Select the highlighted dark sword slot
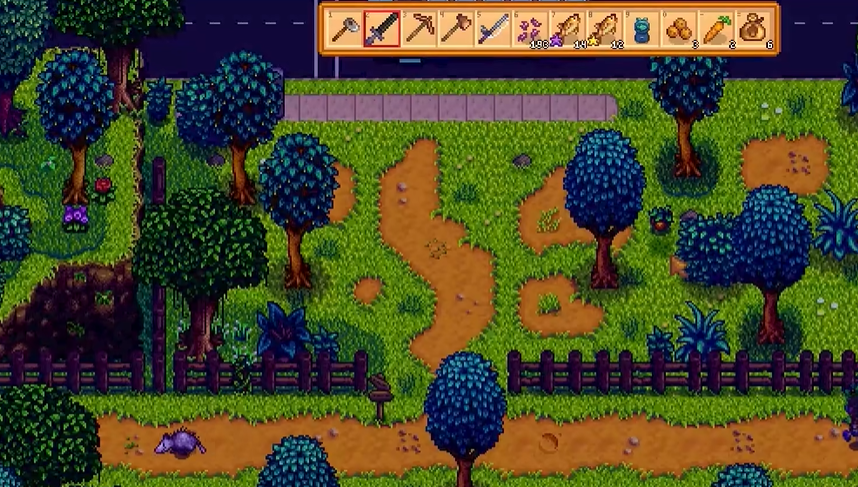 [x=382, y=29]
